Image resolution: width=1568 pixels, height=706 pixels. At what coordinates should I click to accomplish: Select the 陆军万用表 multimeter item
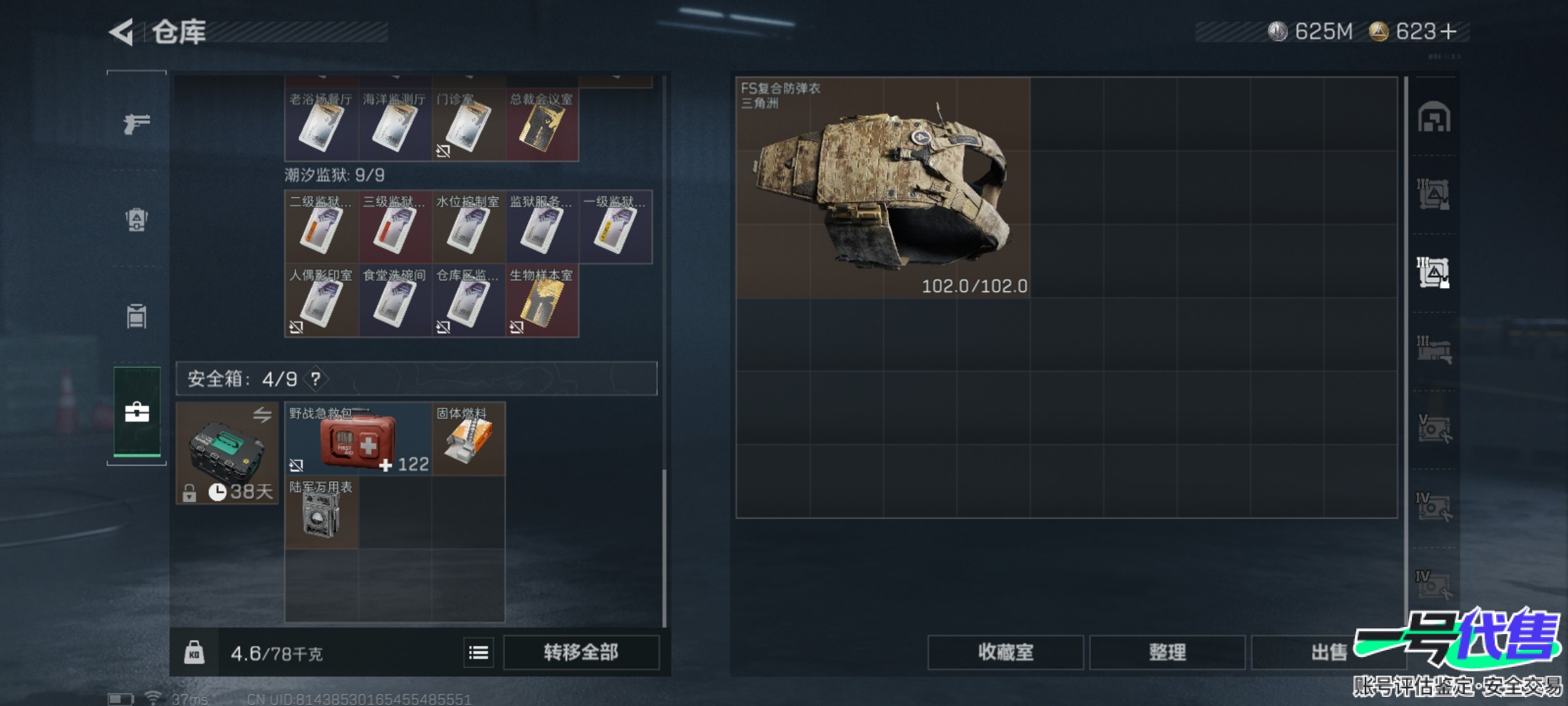click(x=321, y=513)
